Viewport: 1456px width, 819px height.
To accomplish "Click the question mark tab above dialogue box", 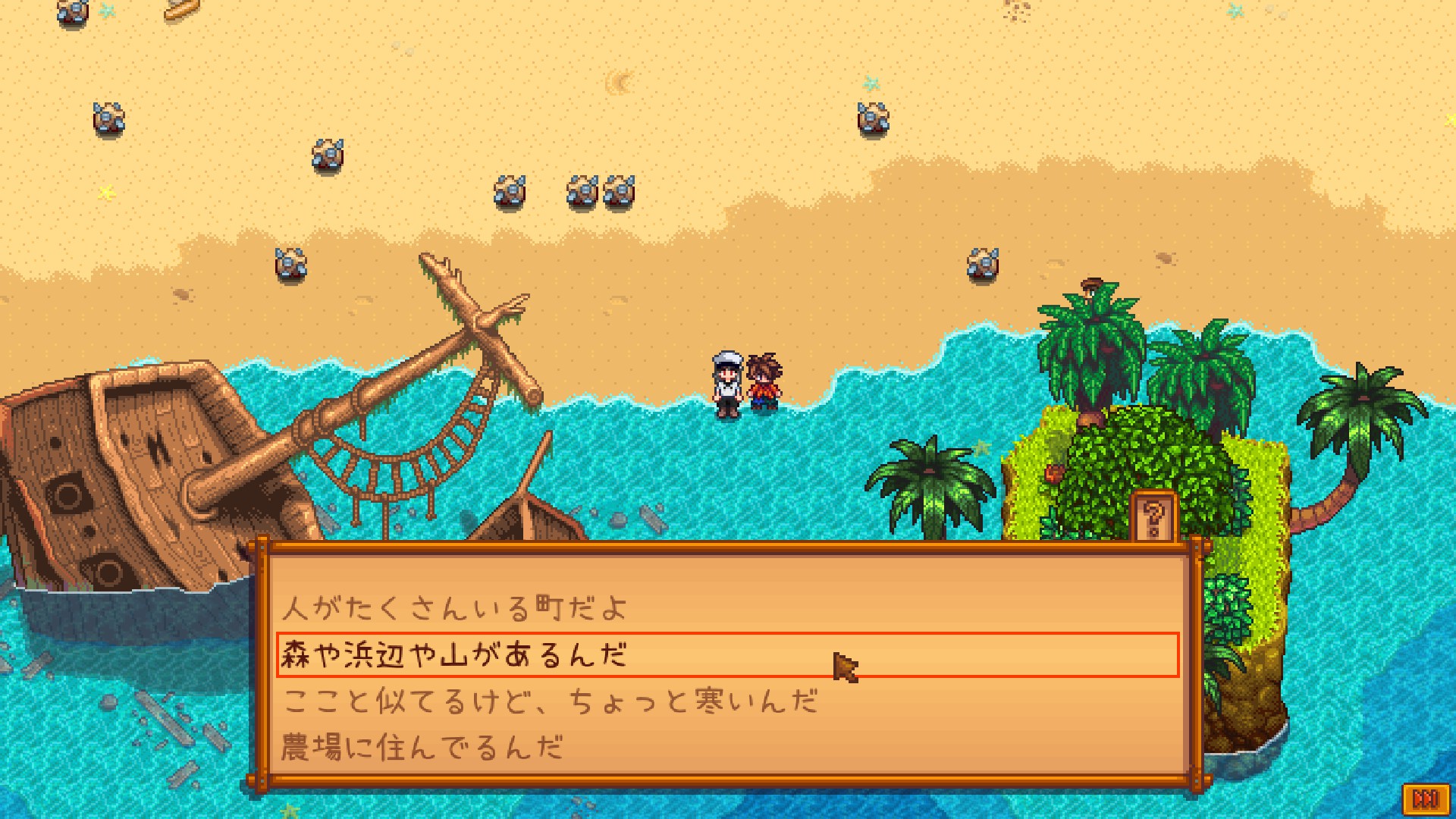I will (x=1153, y=519).
